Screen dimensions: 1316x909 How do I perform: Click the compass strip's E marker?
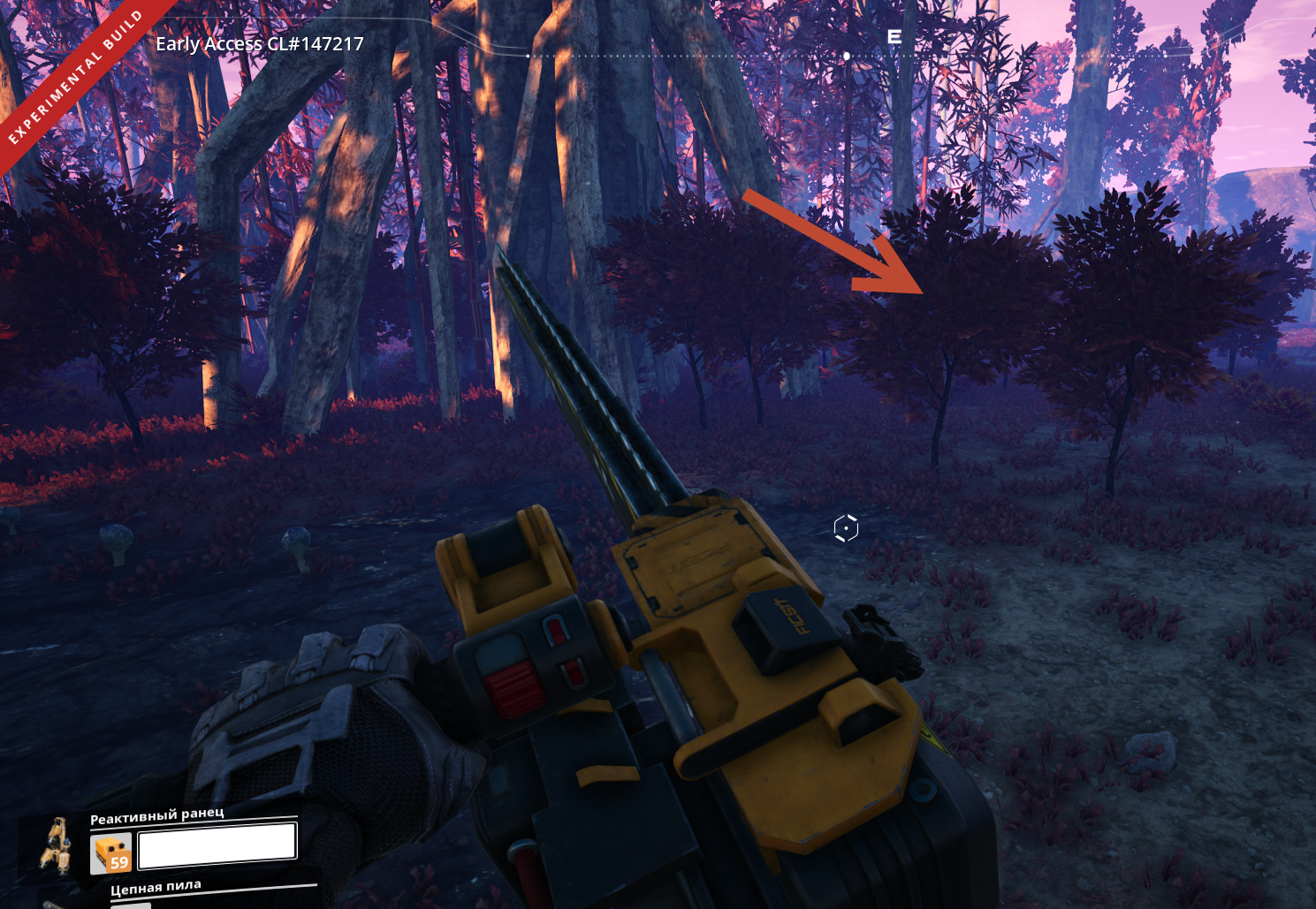894,37
